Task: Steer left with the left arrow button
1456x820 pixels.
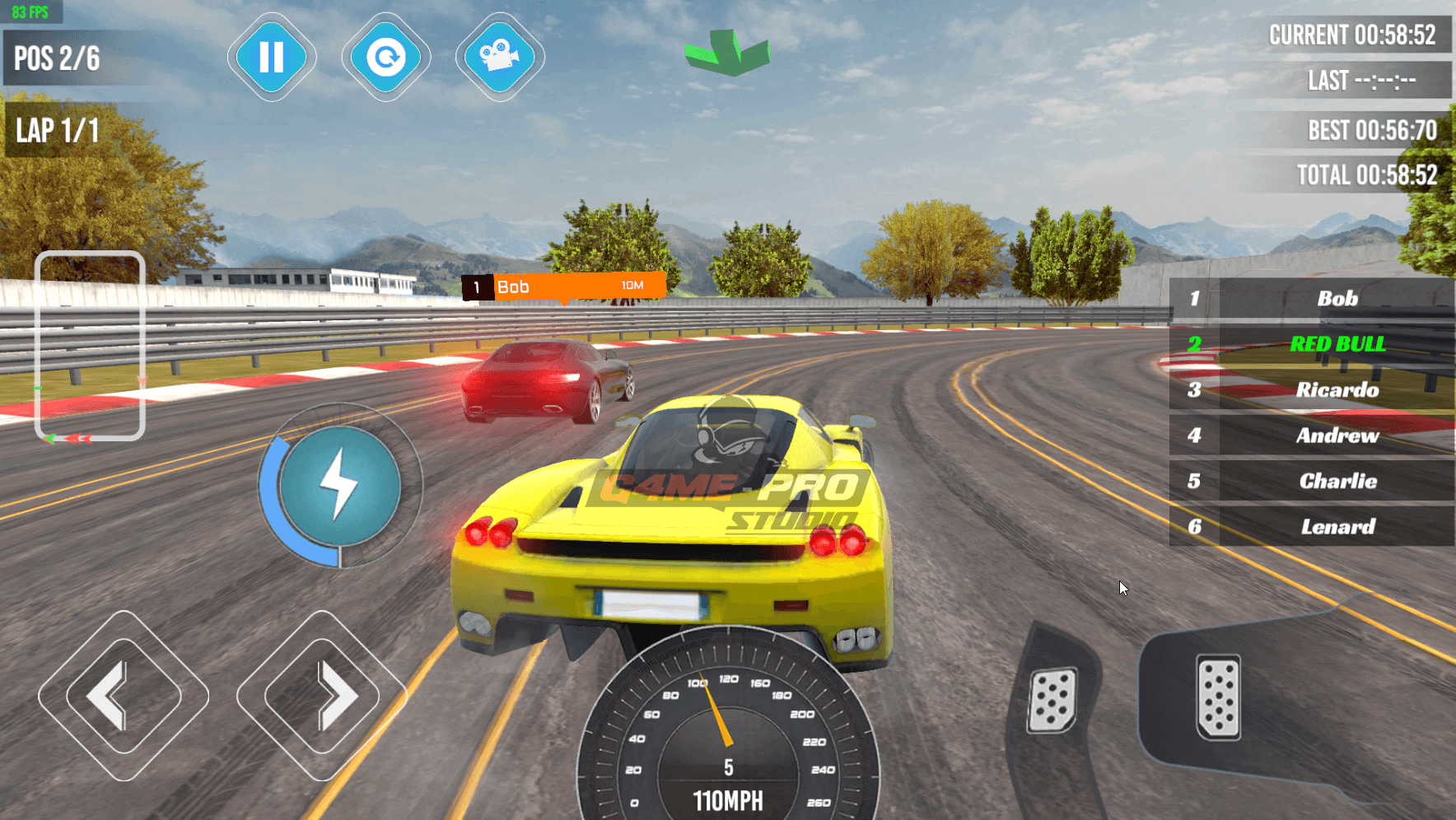Action: [x=124, y=696]
